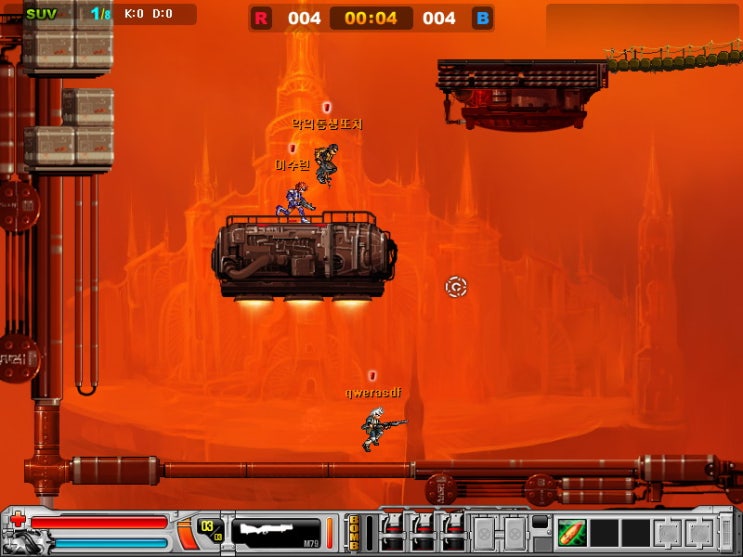Select the M79 weapon slot

click(x=276, y=533)
